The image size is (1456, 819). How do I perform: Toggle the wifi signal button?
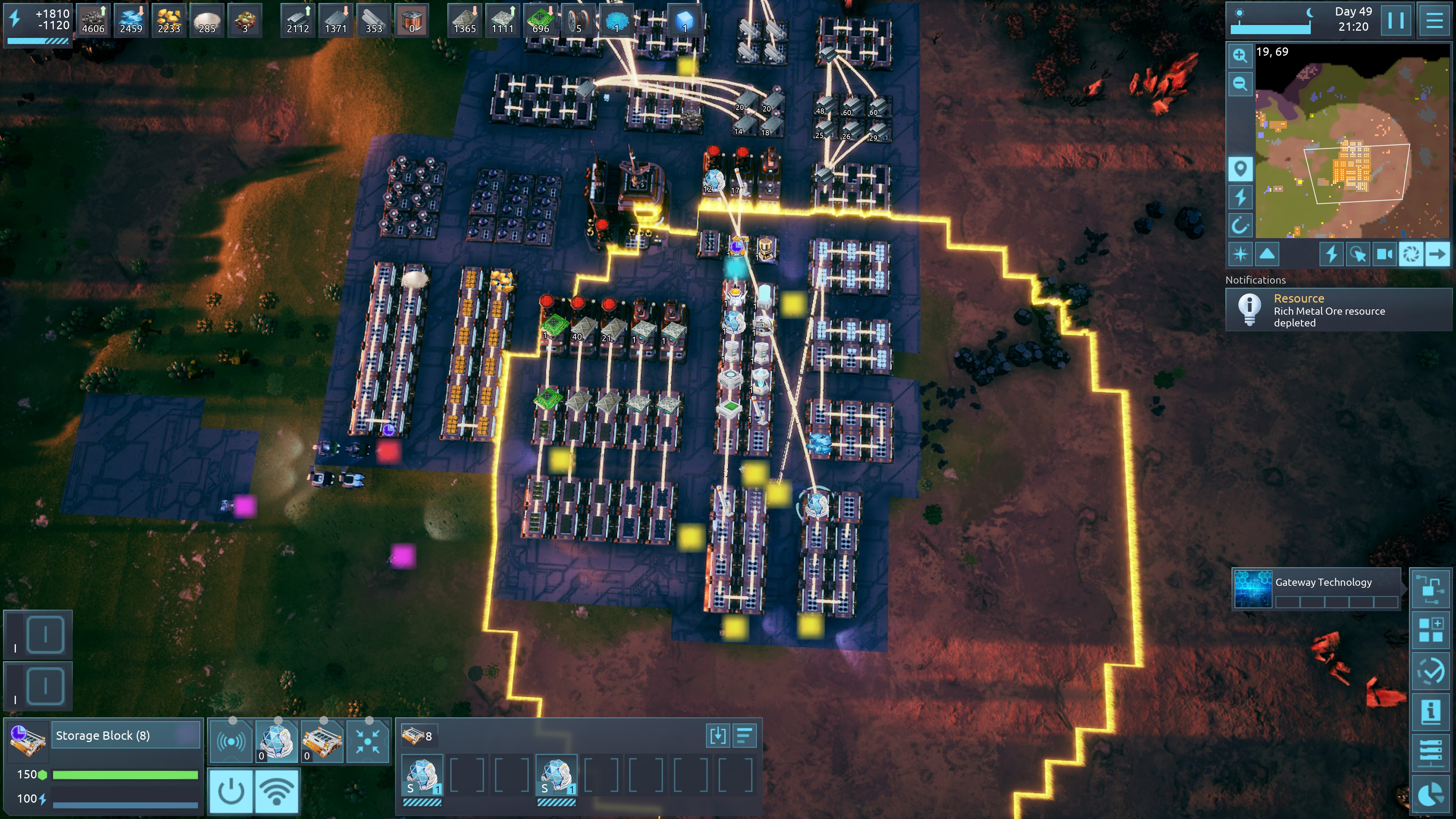tap(277, 791)
